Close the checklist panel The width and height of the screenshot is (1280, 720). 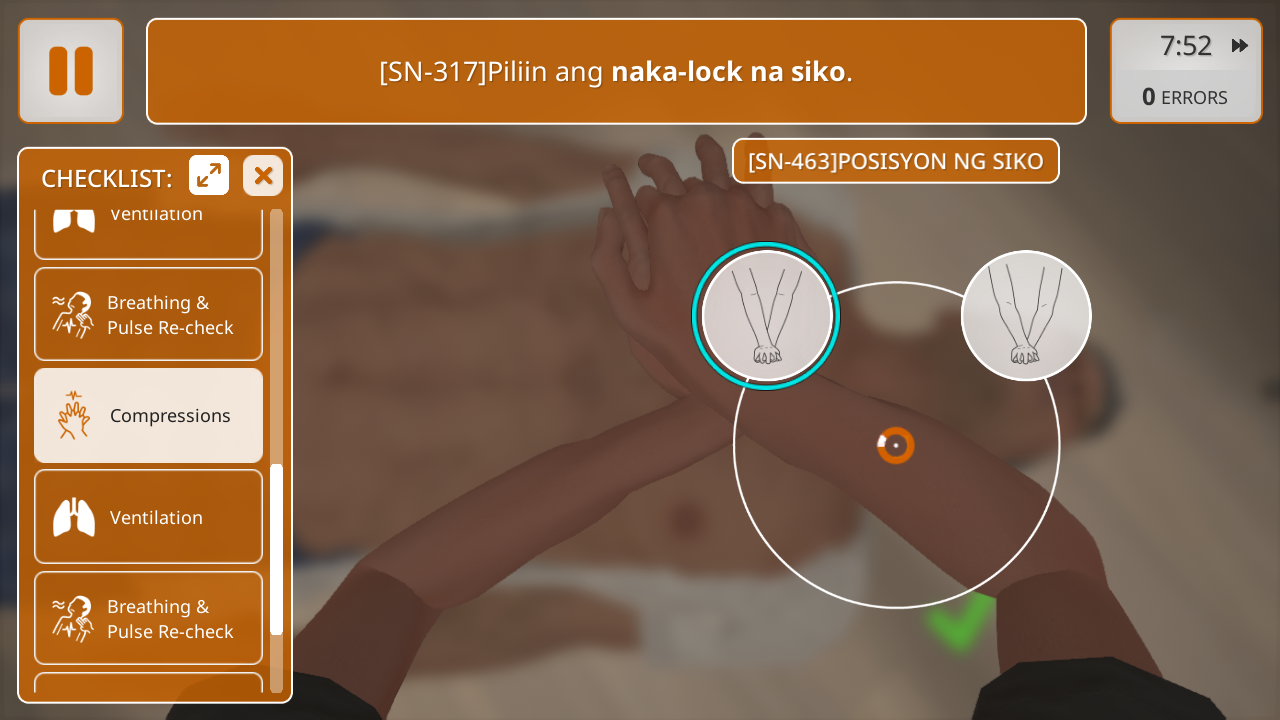tap(263, 176)
